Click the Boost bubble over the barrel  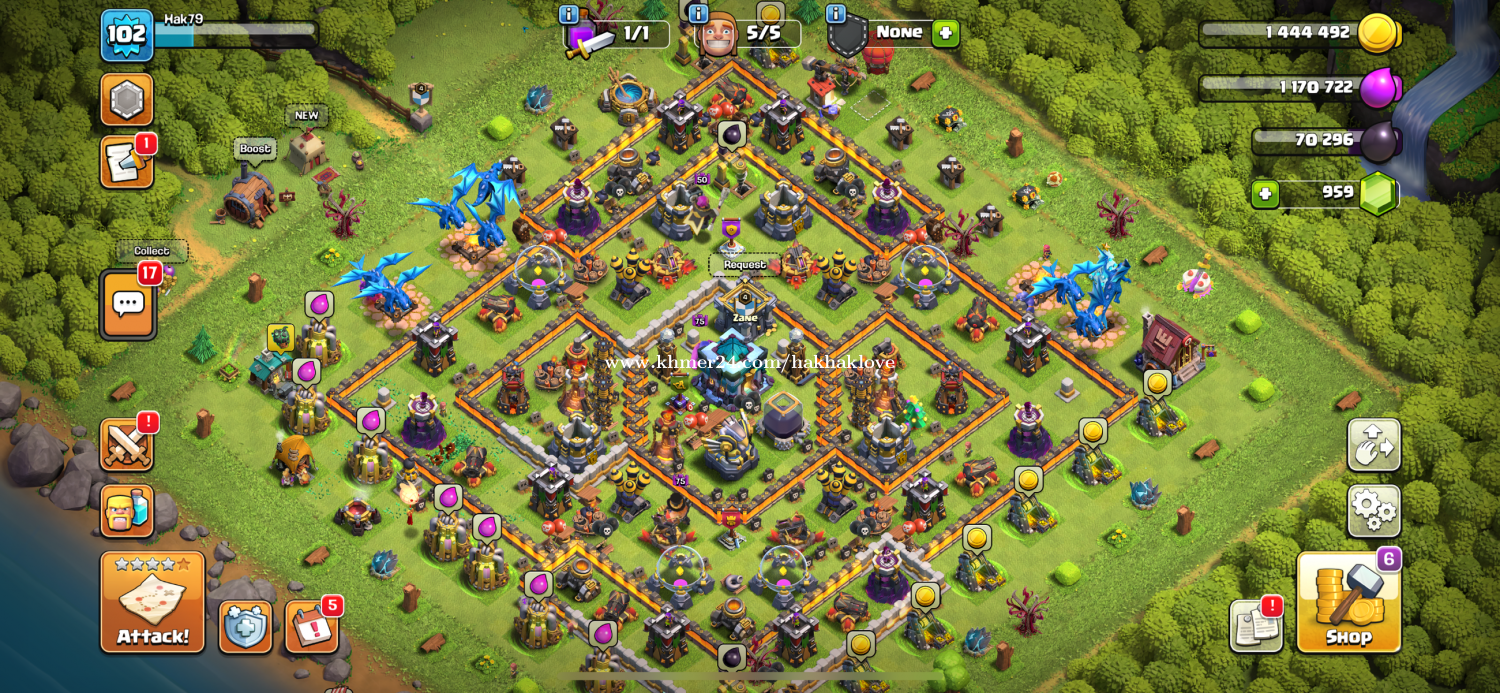click(x=255, y=149)
